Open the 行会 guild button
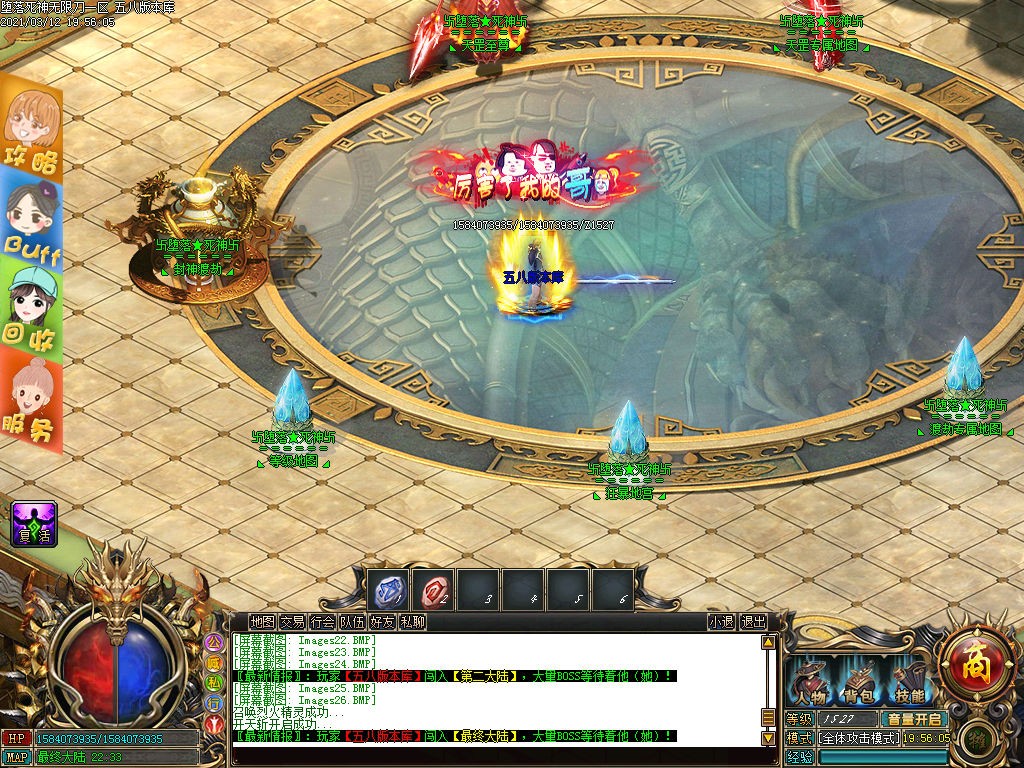Screen dimensions: 1024x768 (322, 622)
